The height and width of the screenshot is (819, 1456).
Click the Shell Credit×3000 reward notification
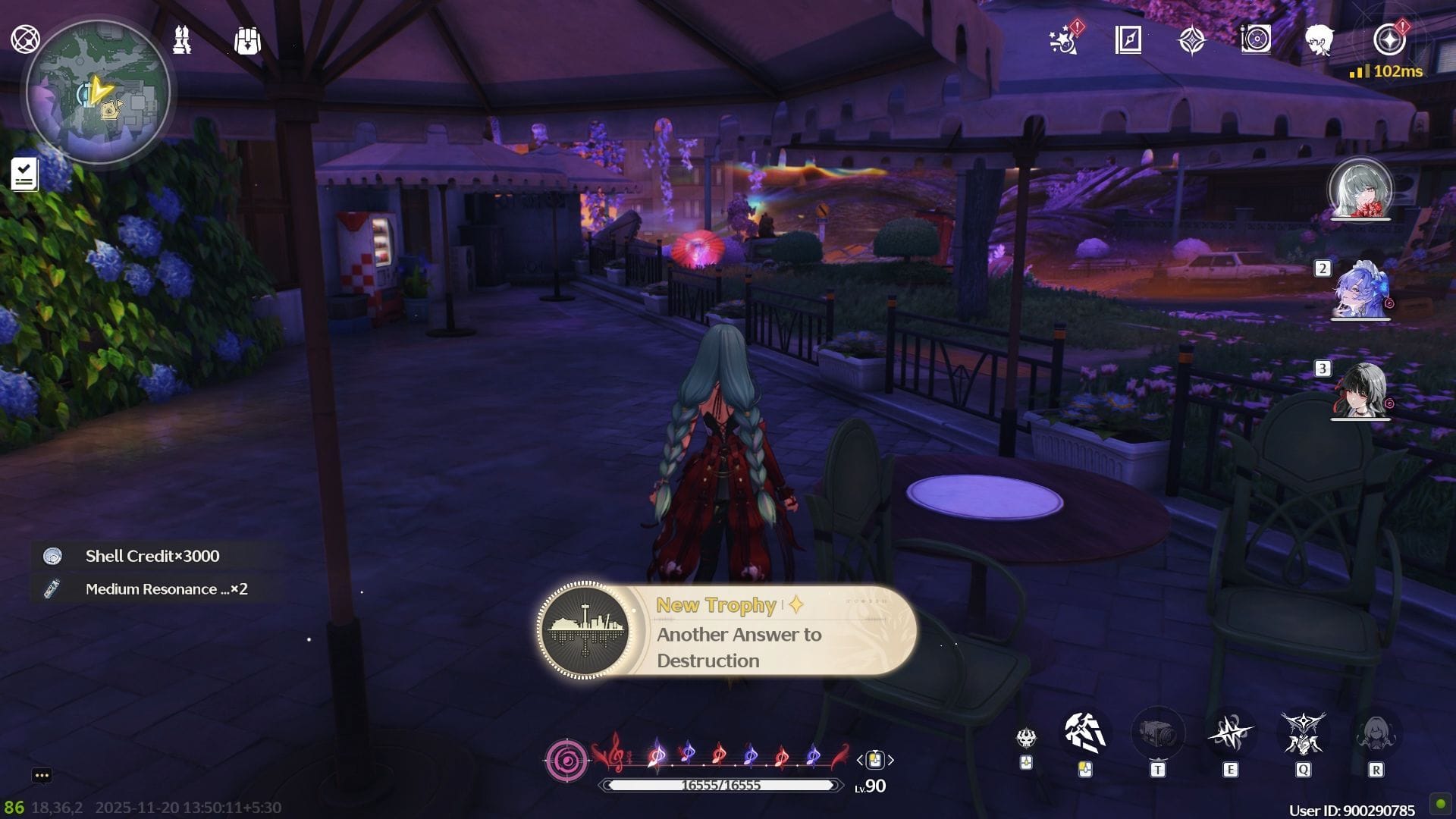[x=152, y=556]
